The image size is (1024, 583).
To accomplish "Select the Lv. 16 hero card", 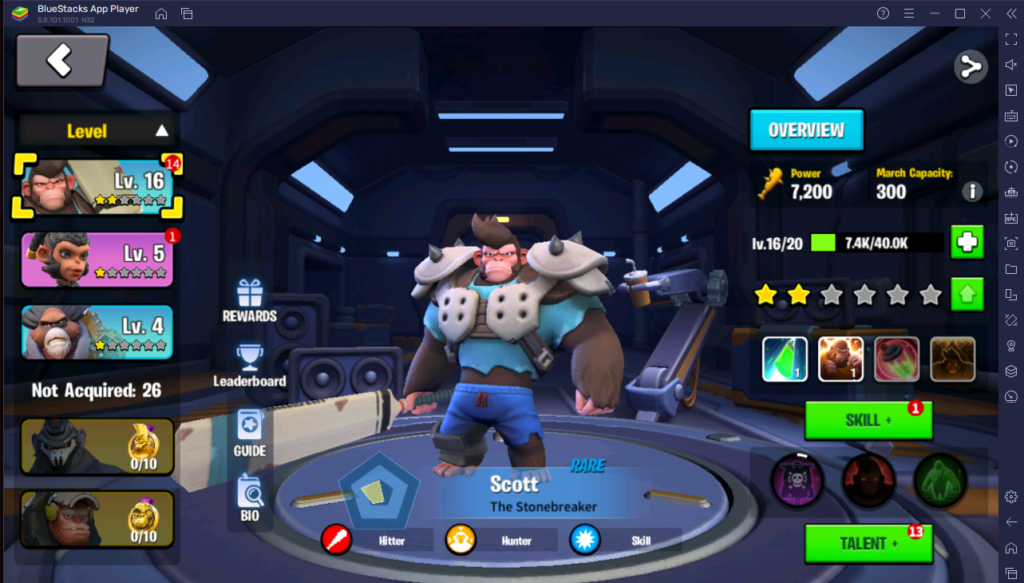I will pyautogui.click(x=98, y=187).
